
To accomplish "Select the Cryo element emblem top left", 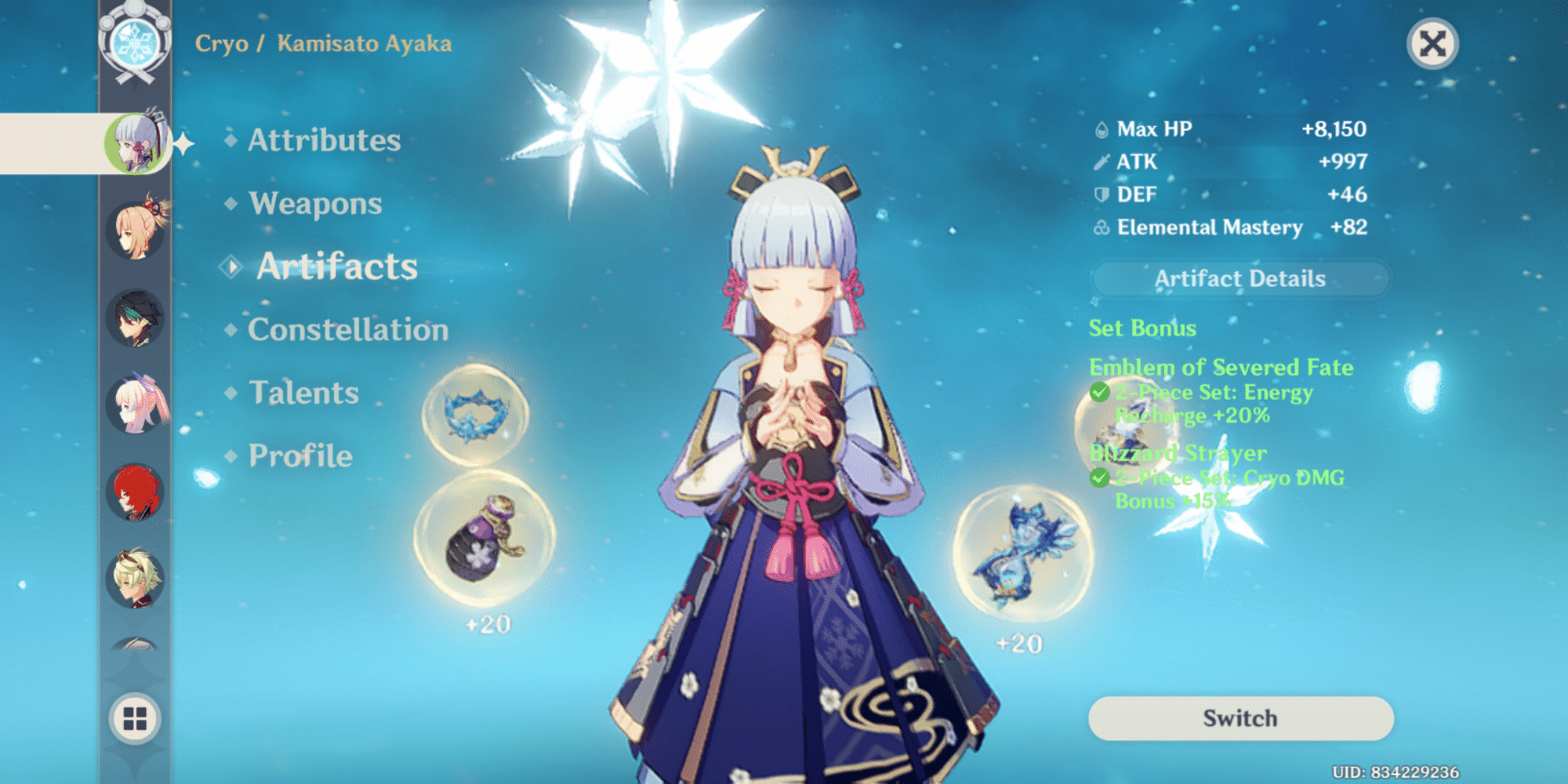I will (137, 43).
